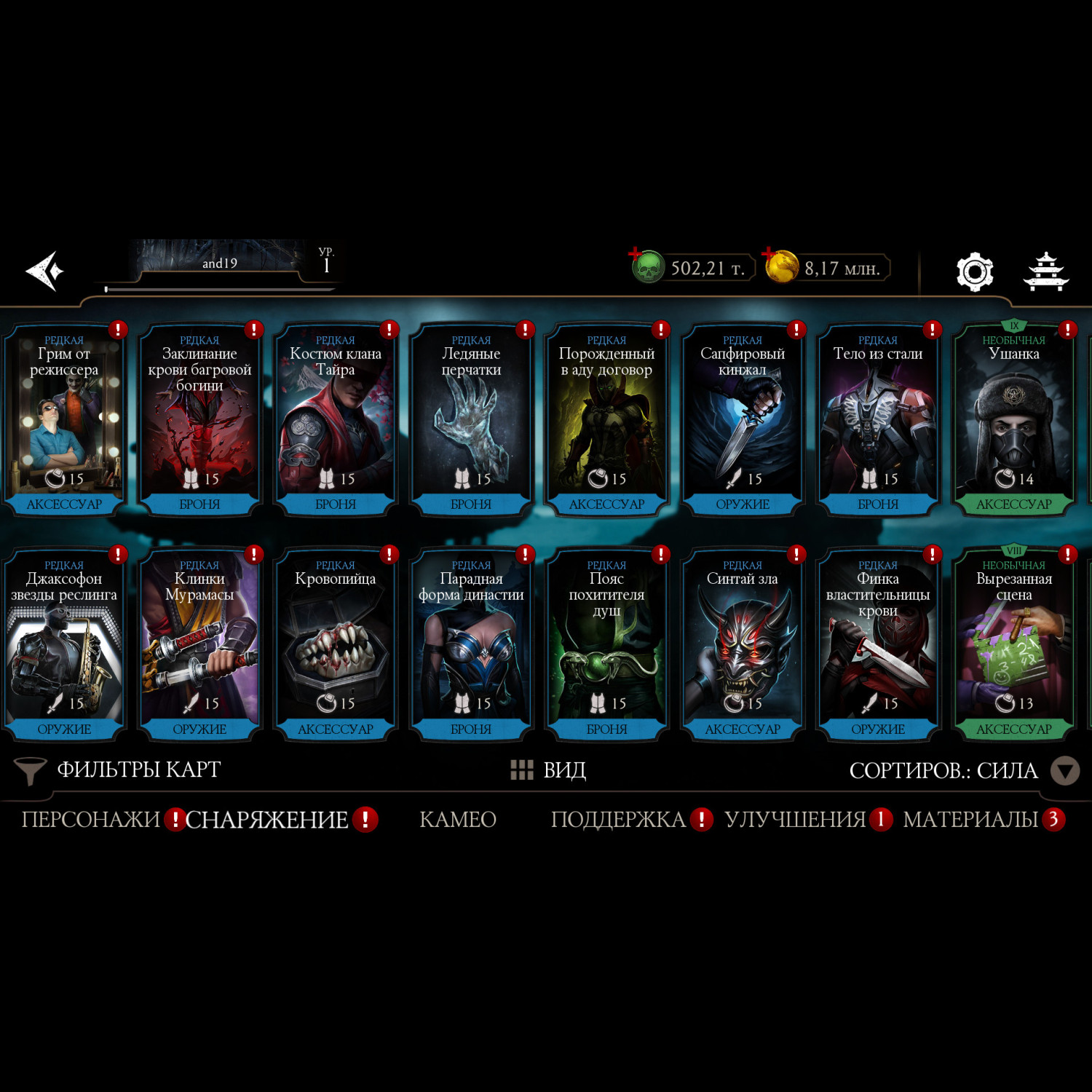Switch to the Материалы tab

pyautogui.click(x=970, y=820)
